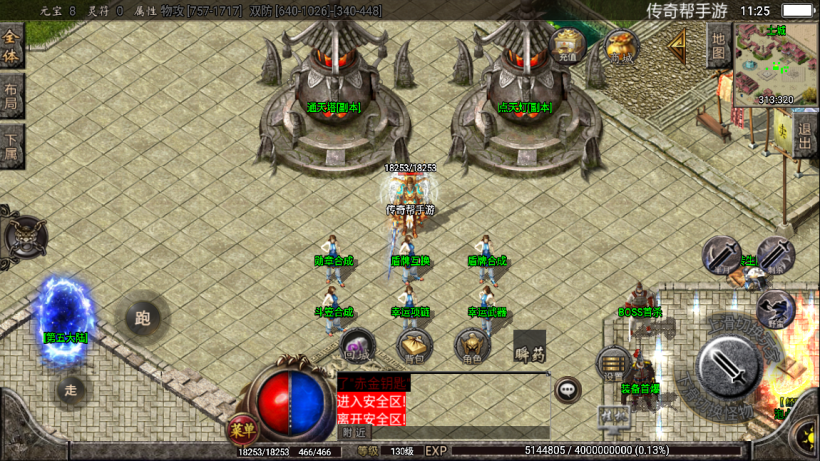Open the 设置 settings icon
Screen dimensions: 820x461
[x=611, y=365]
